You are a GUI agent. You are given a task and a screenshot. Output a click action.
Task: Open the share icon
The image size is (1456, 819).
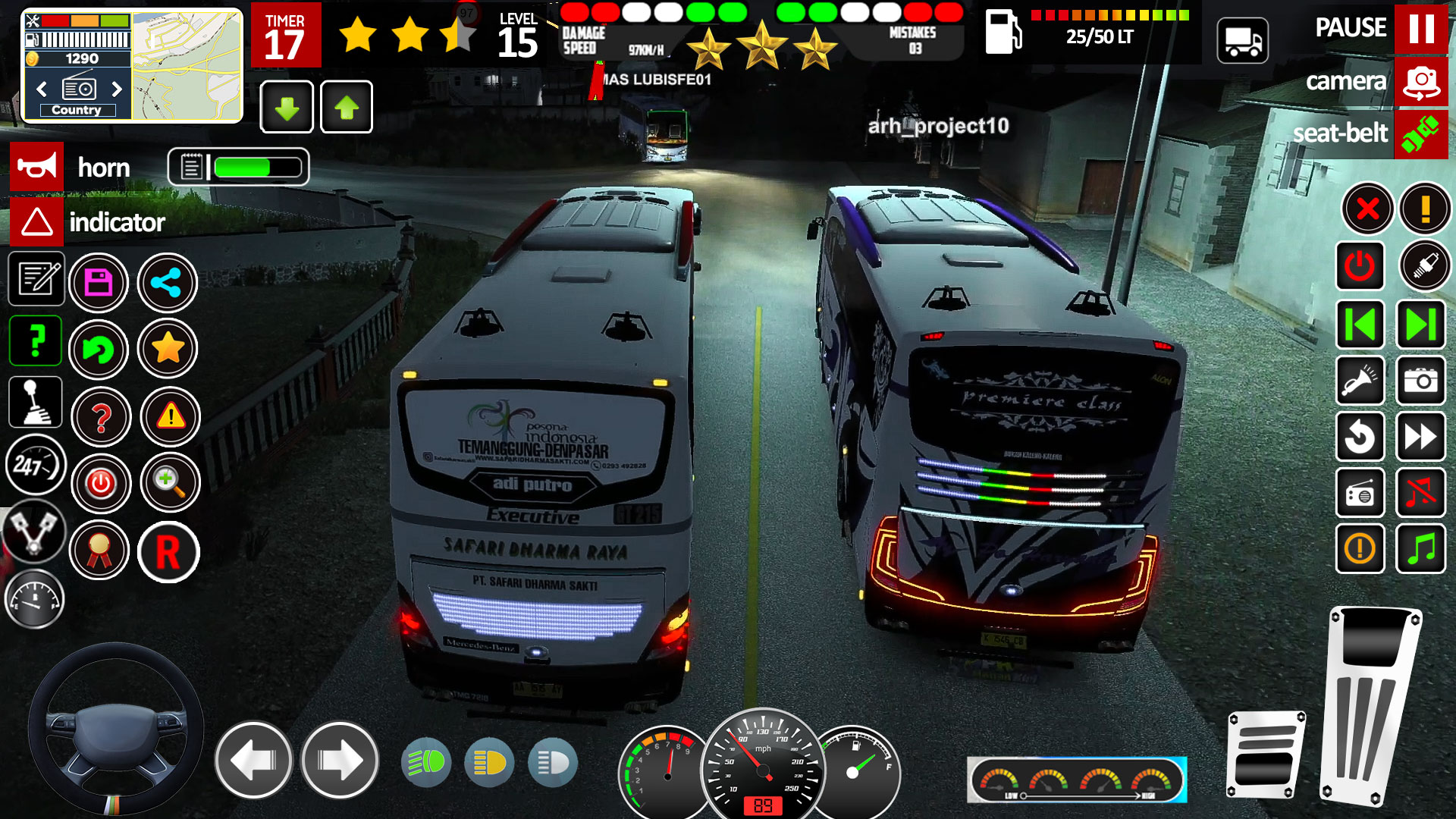[167, 283]
